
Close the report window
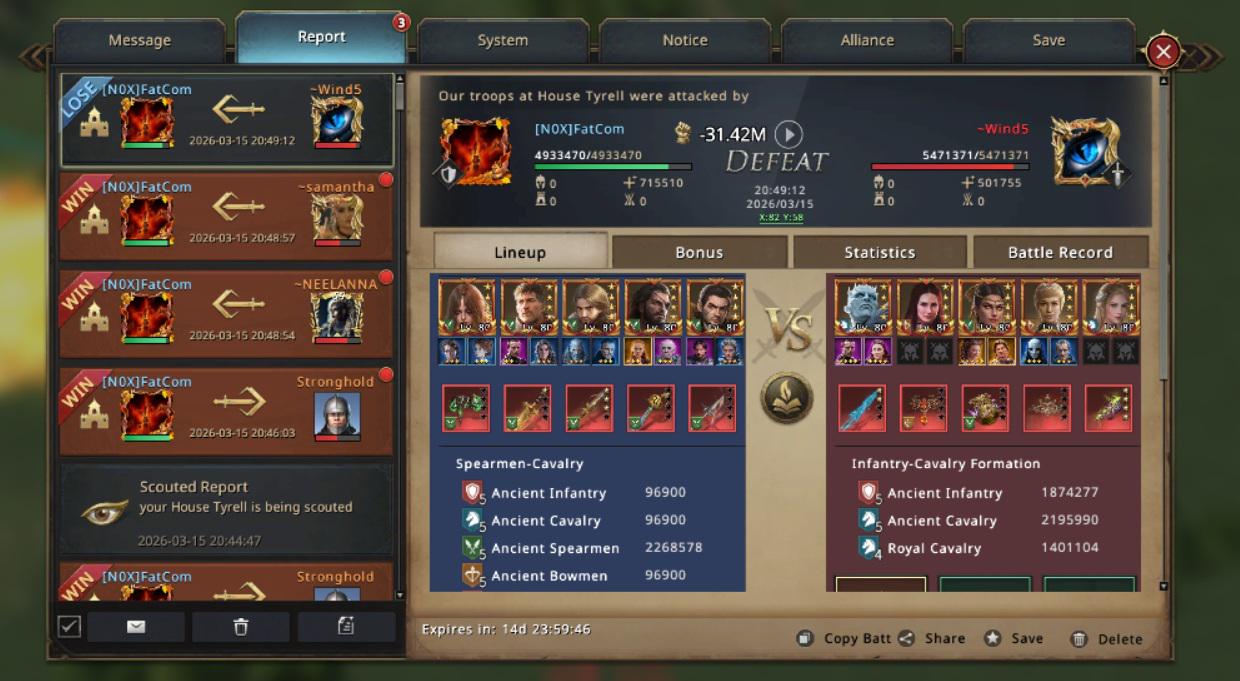point(1163,51)
